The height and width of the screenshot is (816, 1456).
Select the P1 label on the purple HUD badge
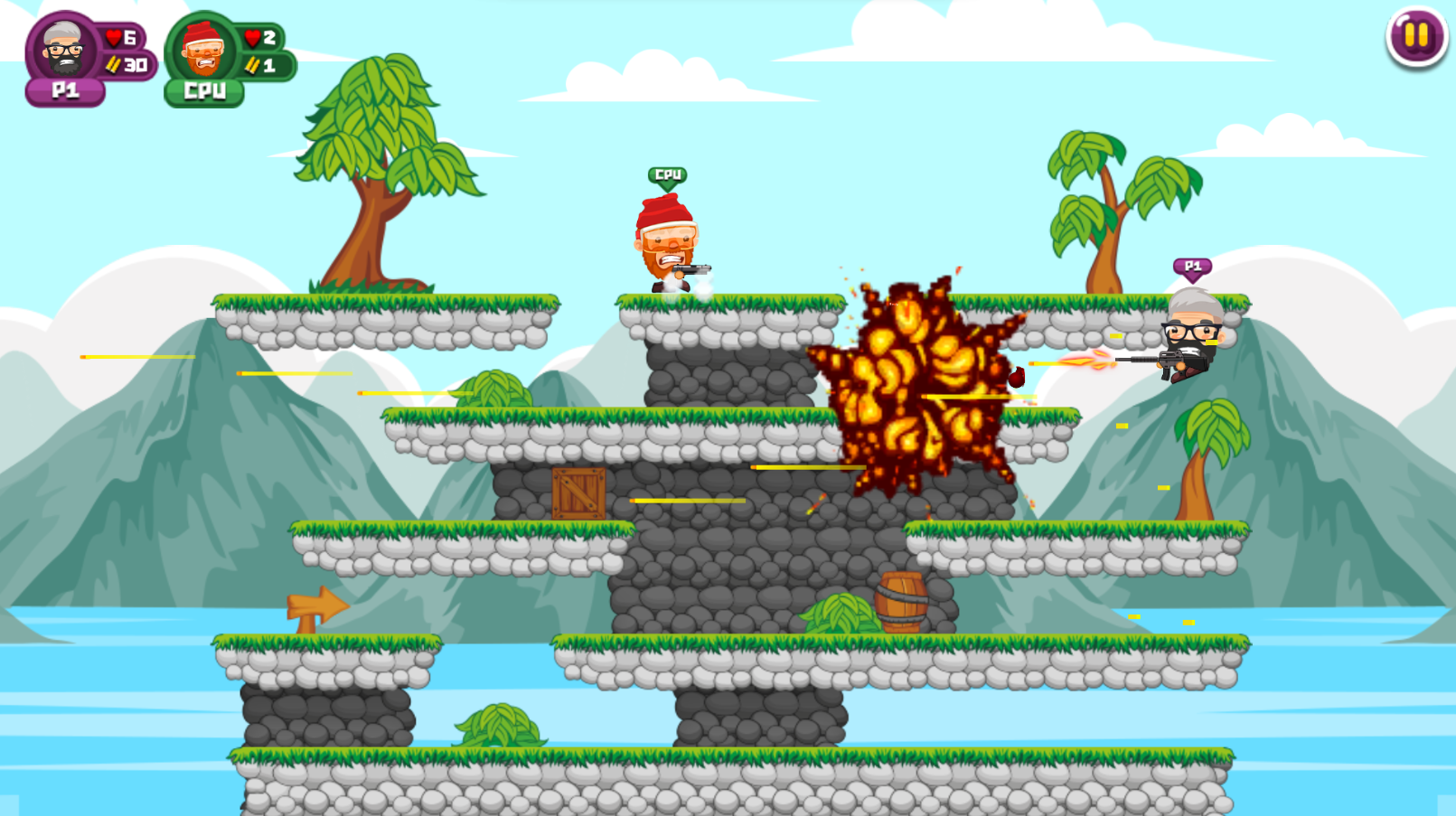coord(63,89)
